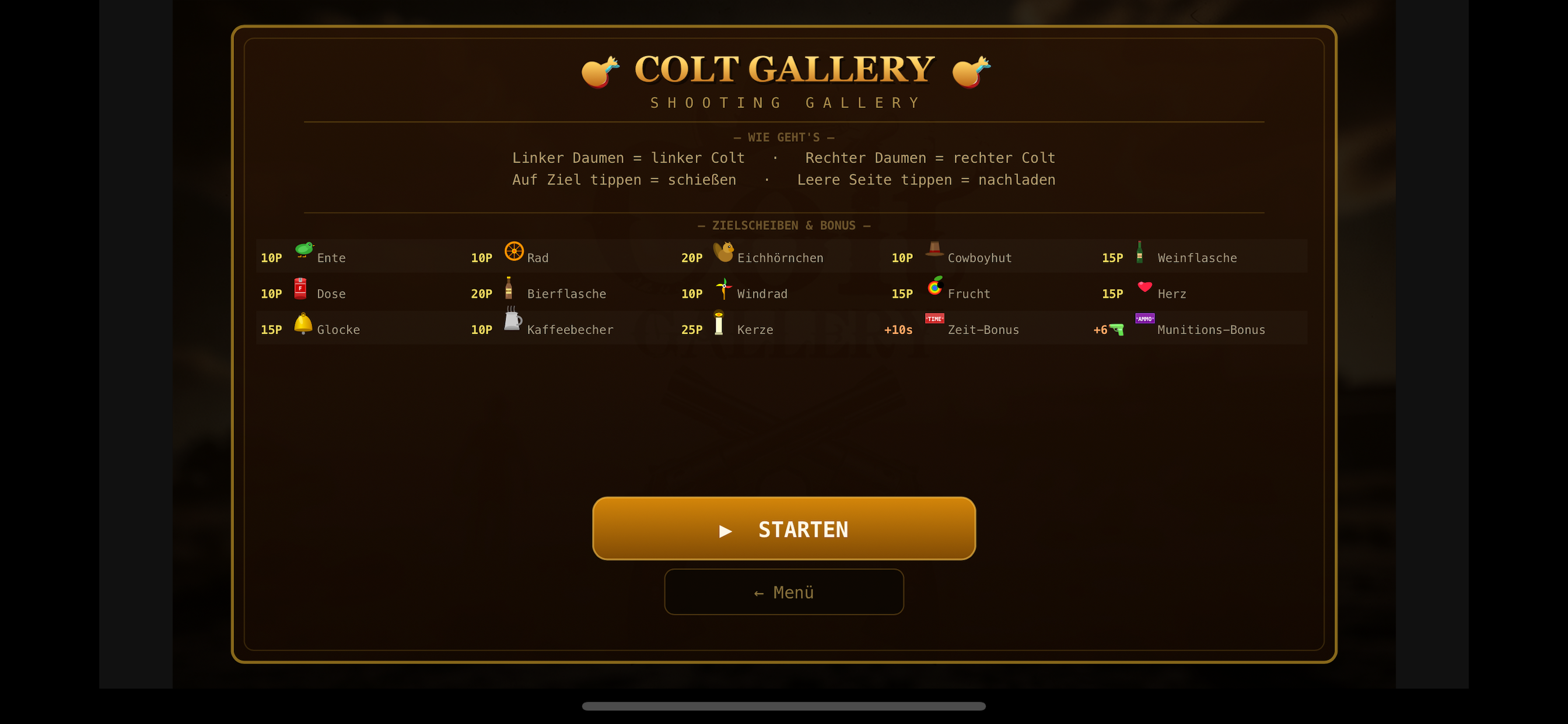Select the coffee mug icon (Kaffeebecher)

click(x=512, y=323)
